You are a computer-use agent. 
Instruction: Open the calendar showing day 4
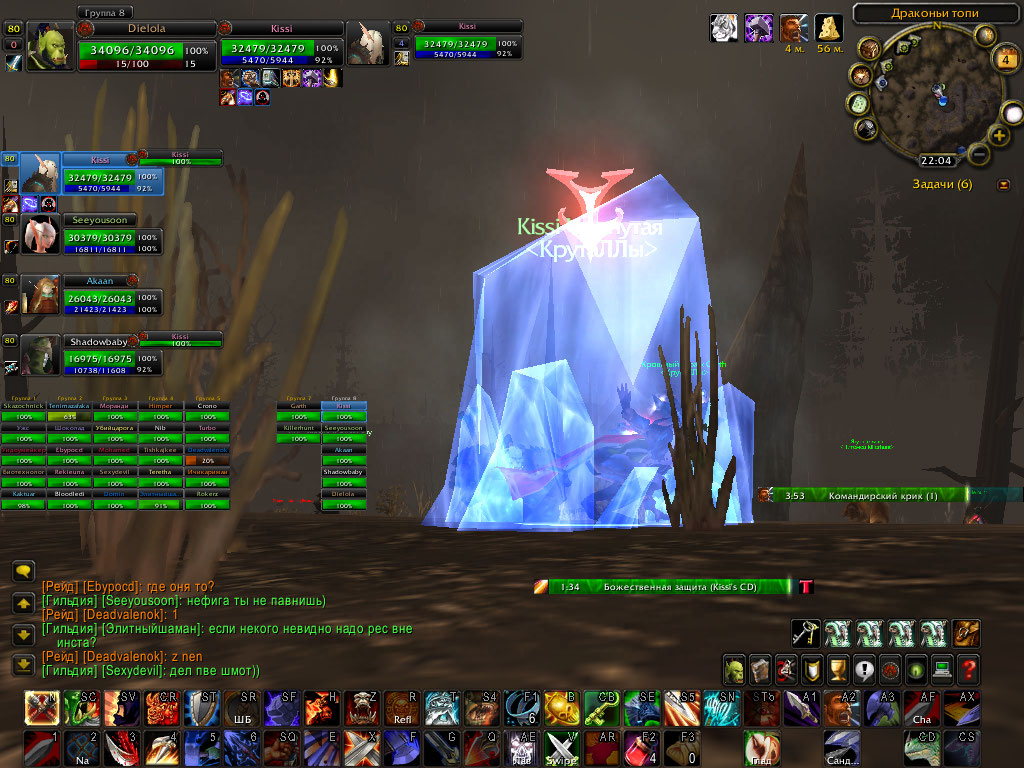[x=1006, y=57]
